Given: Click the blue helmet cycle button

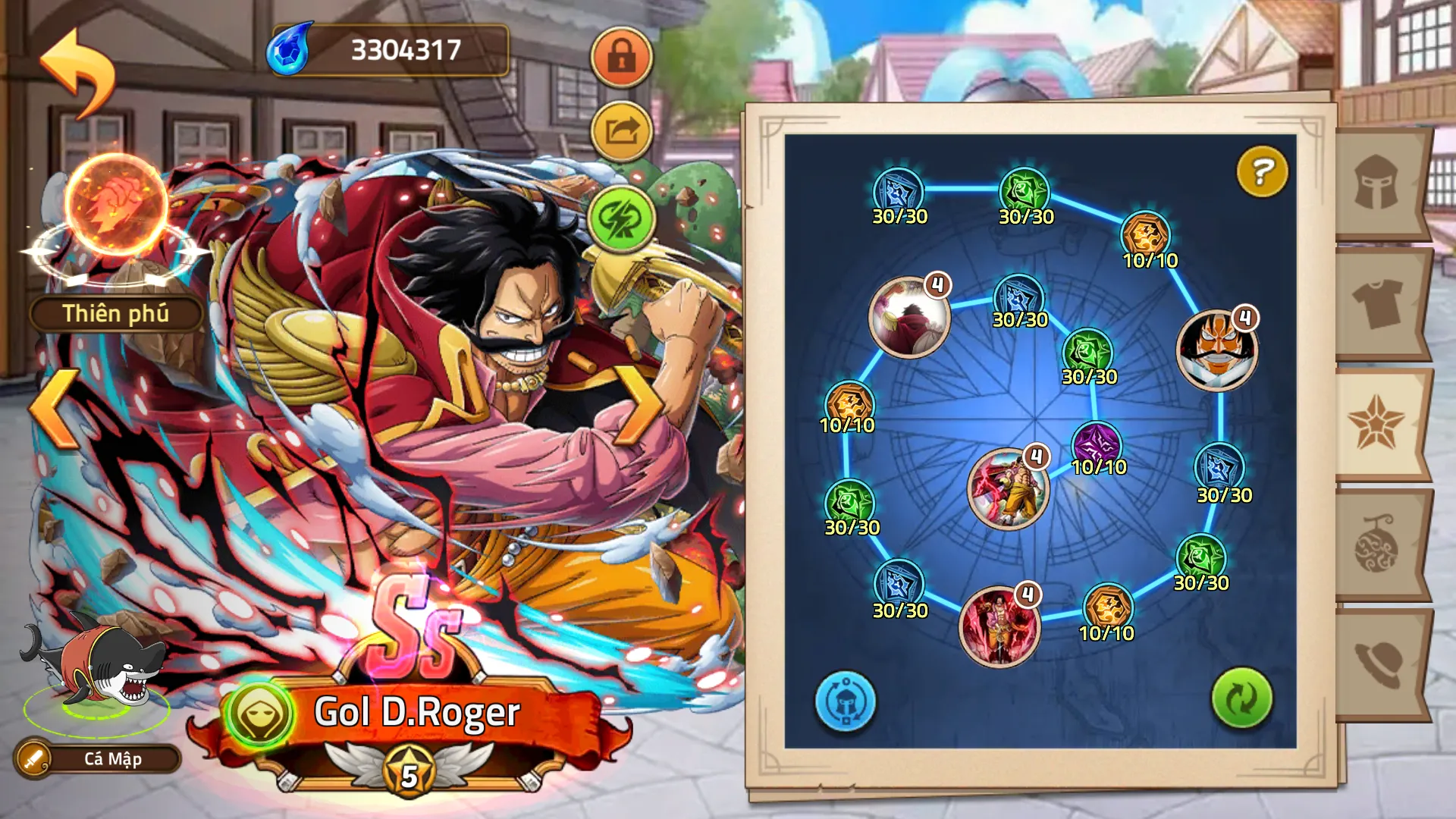Looking at the screenshot, I should (845, 701).
